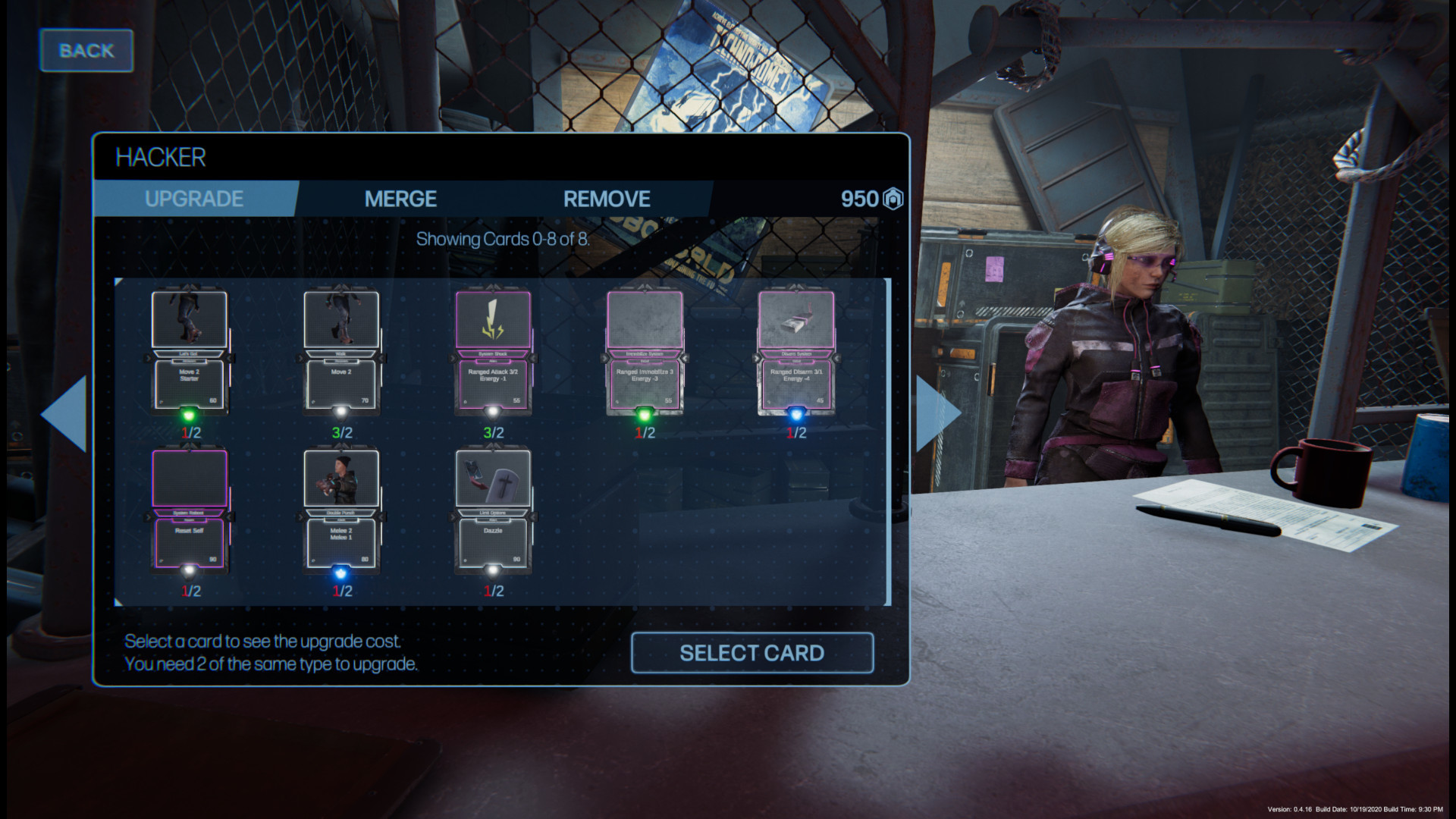Pick the System Shock lightning card
The height and width of the screenshot is (819, 1456).
coord(493,353)
